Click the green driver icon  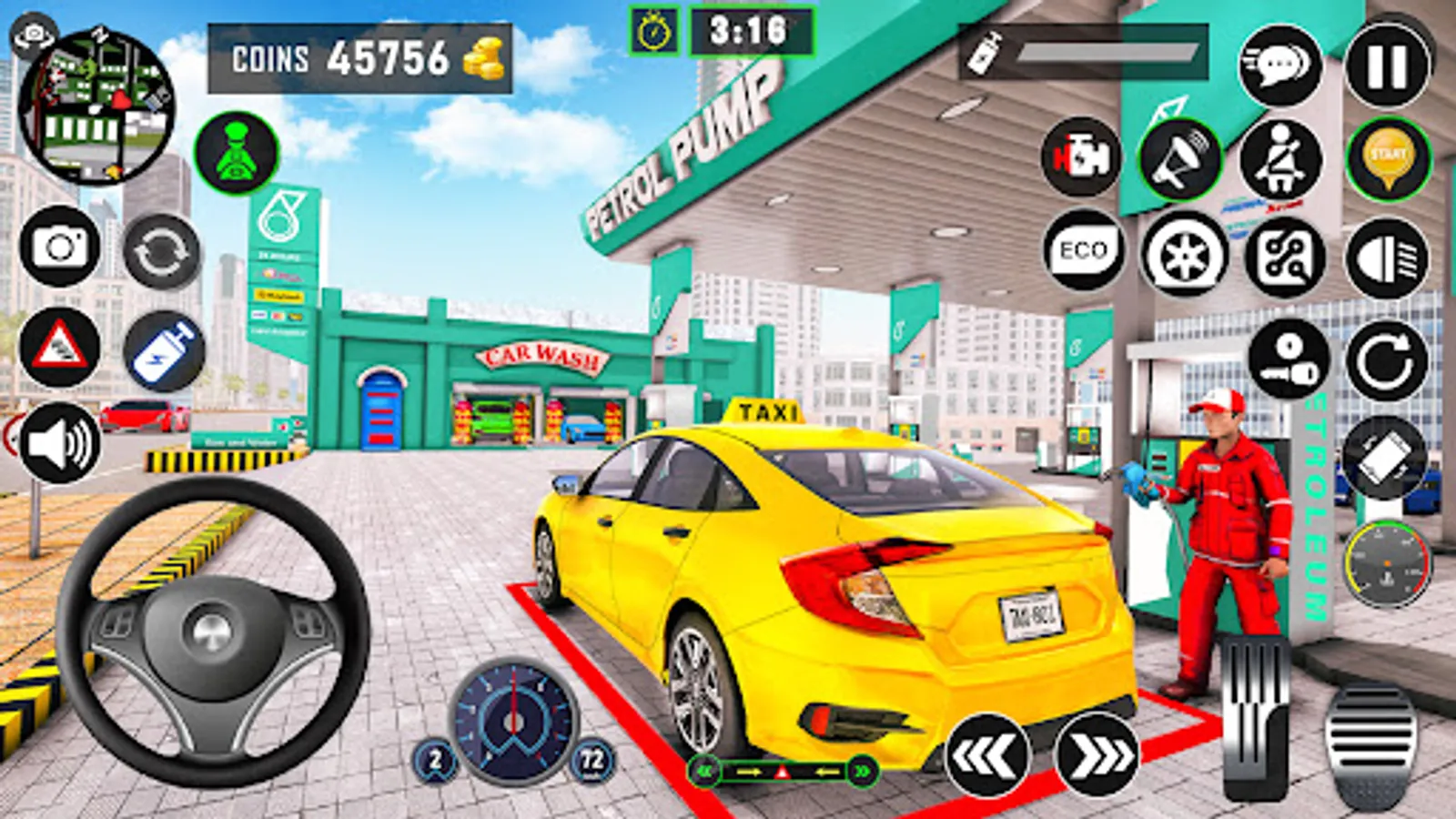click(237, 153)
